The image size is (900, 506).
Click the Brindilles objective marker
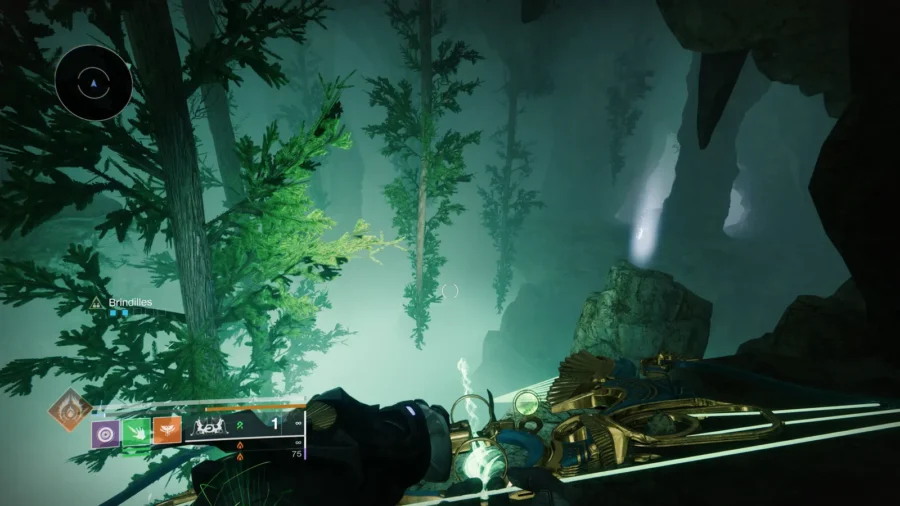[96, 301]
